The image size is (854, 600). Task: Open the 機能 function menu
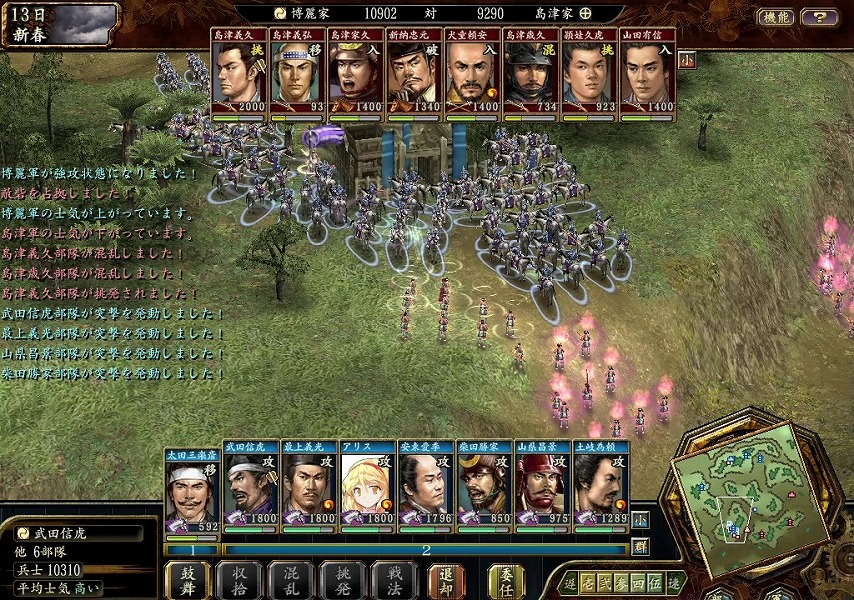pos(776,17)
